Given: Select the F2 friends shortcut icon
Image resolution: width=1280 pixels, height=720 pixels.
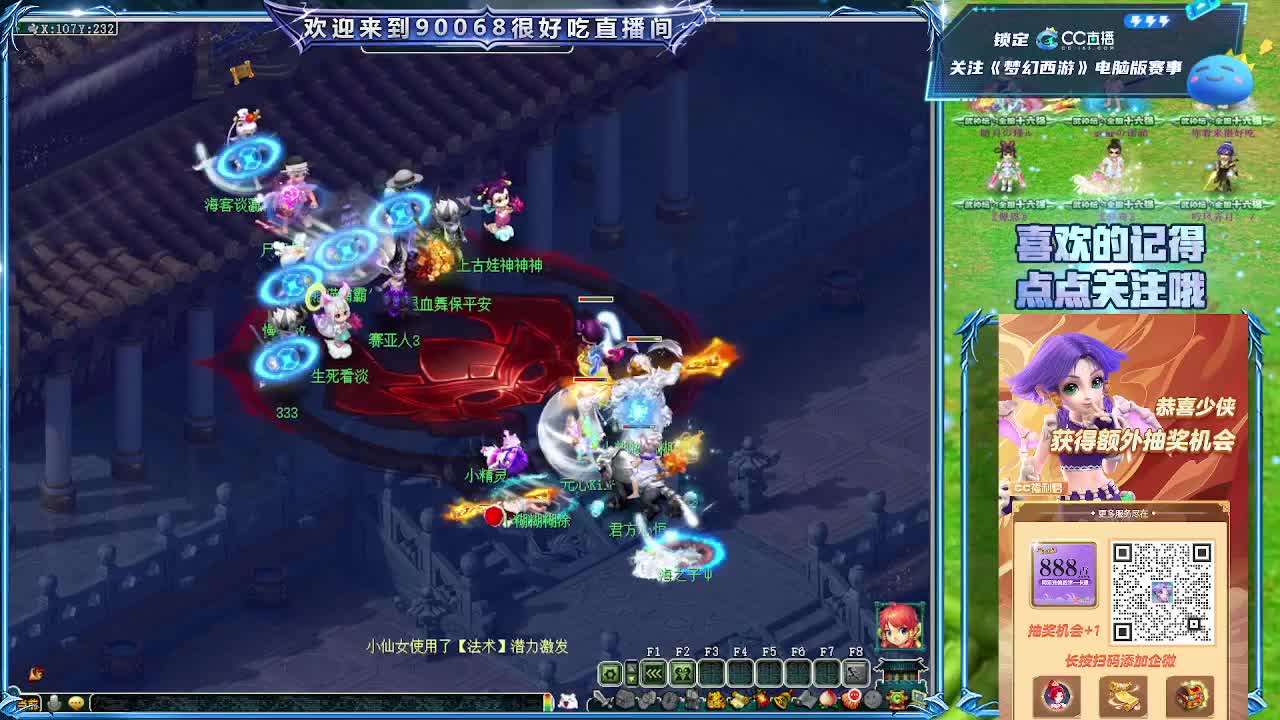Looking at the screenshot, I should [x=683, y=672].
